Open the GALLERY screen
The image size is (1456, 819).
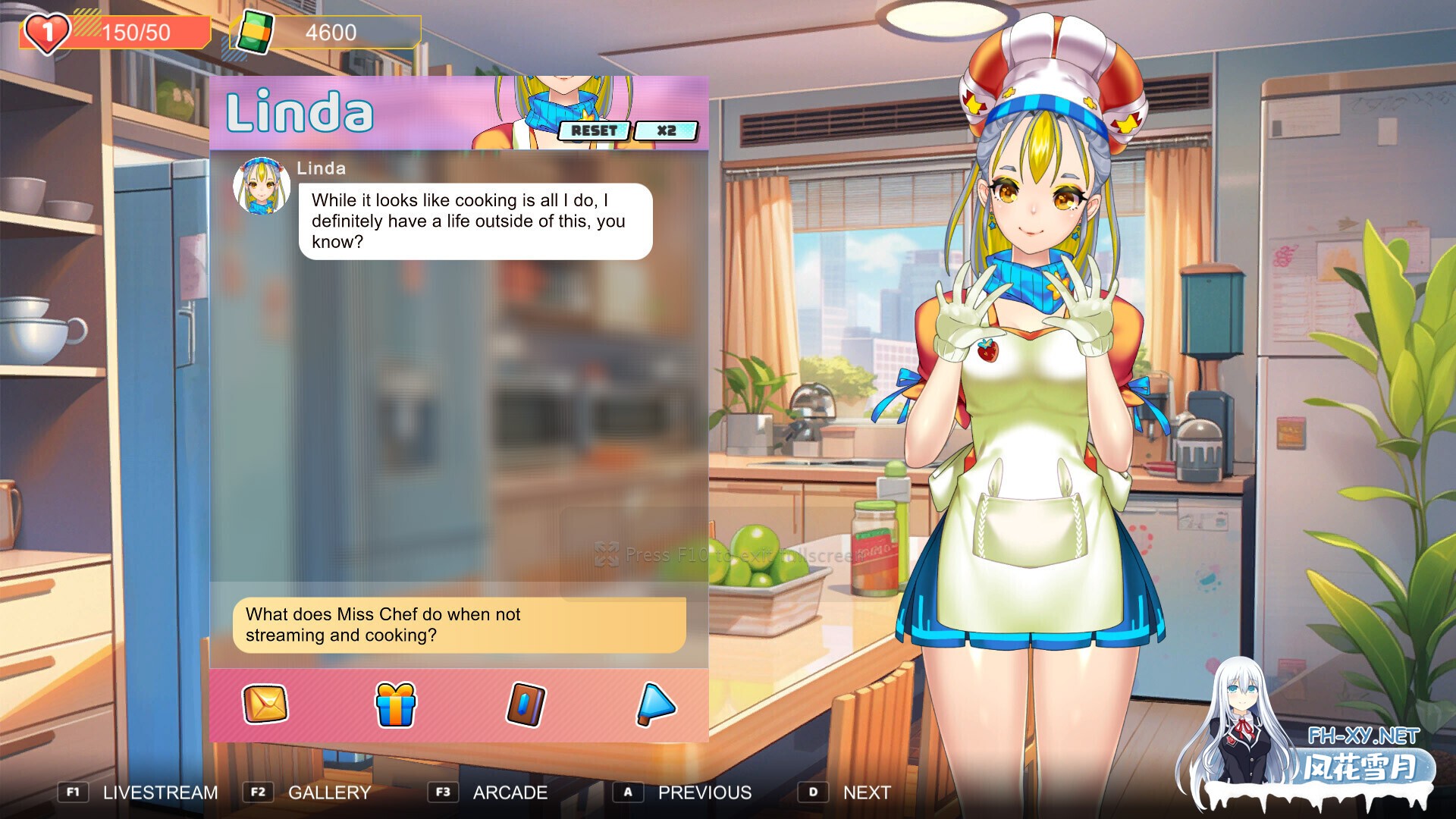coord(328,792)
